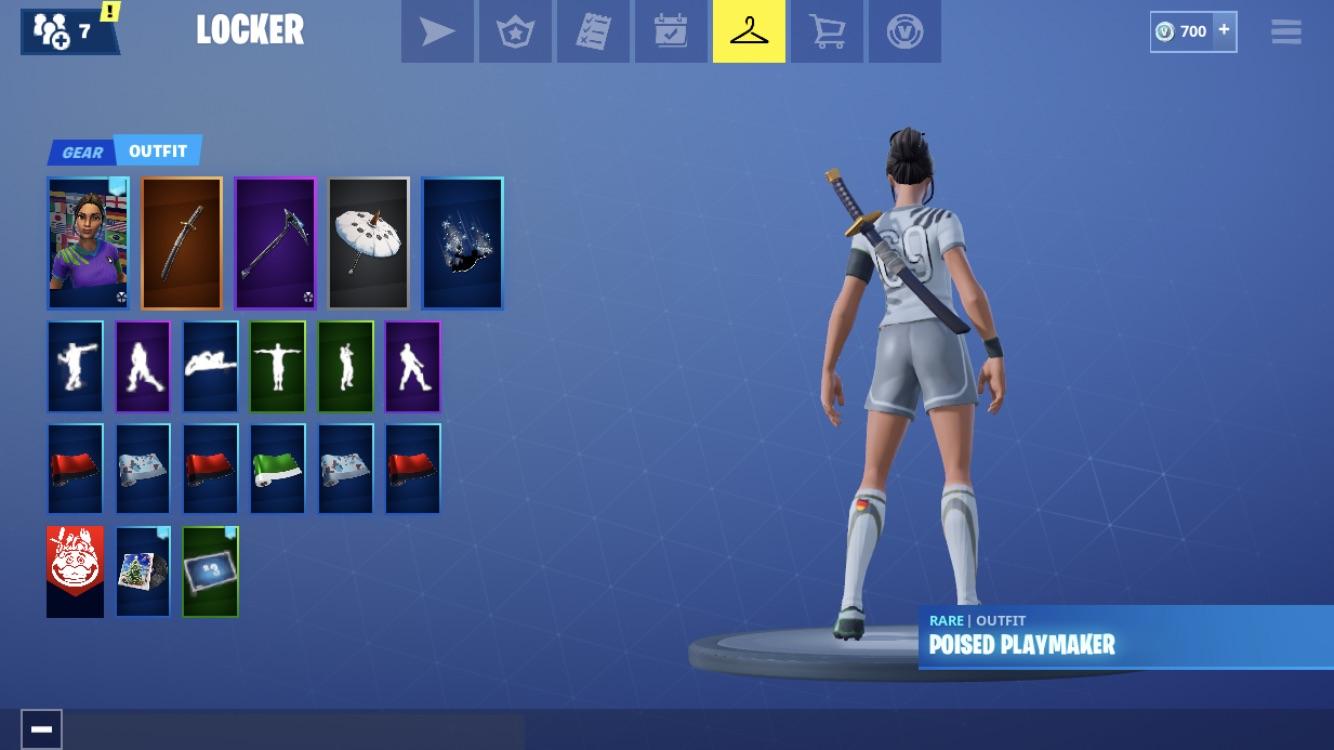The image size is (1334, 750).
Task: Click the V-Bucks balance showing 700
Action: (x=1187, y=30)
